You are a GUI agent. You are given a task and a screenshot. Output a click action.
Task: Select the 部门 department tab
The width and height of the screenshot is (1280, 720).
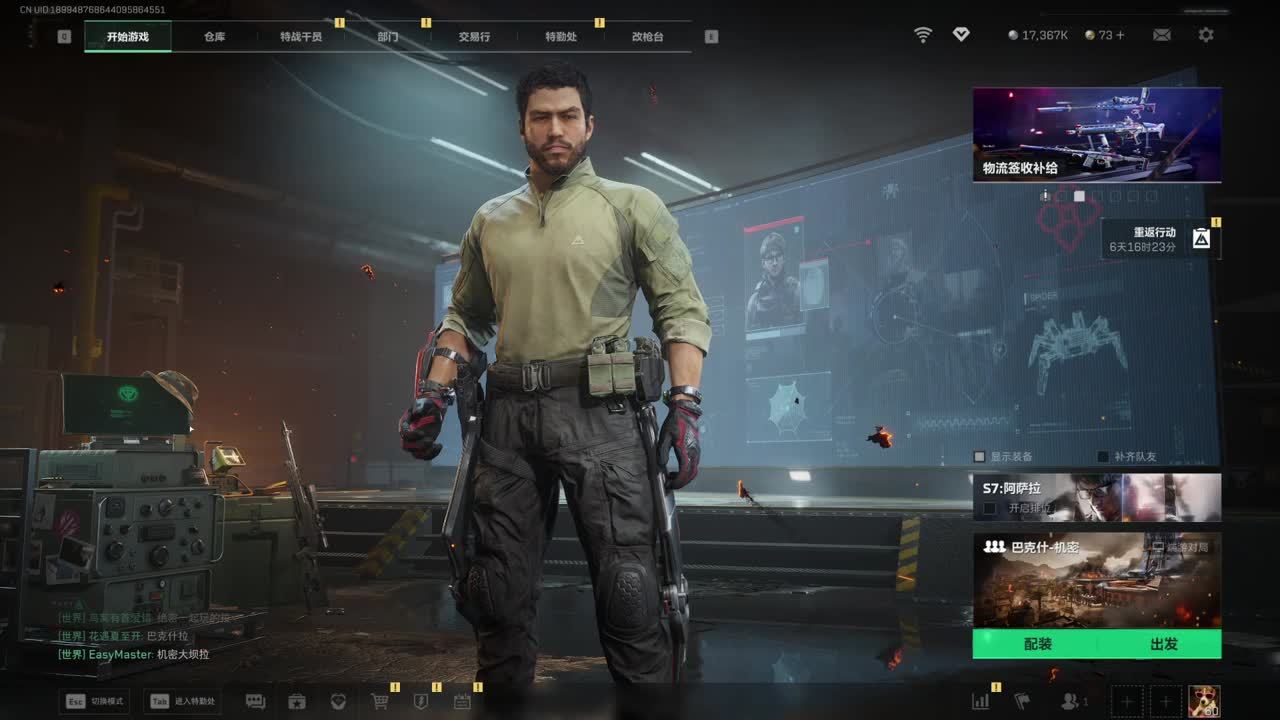click(388, 37)
